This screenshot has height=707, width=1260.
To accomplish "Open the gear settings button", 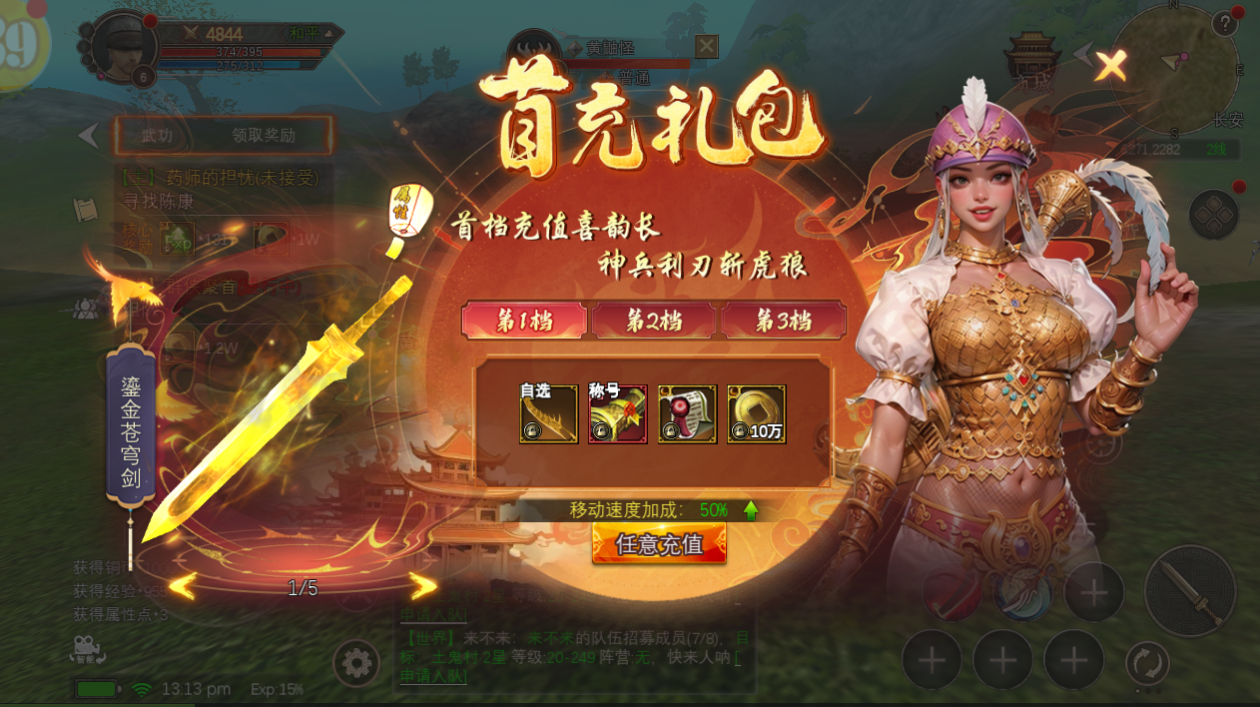I will pyautogui.click(x=356, y=663).
